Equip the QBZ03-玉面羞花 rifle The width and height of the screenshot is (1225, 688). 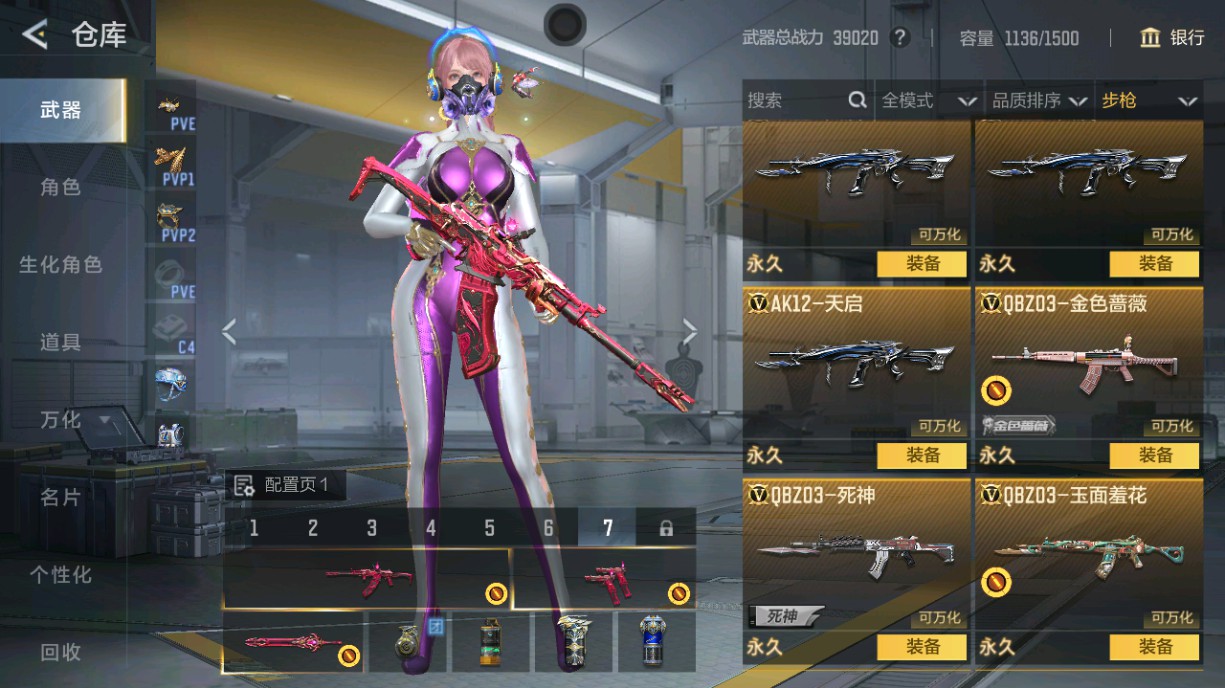(x=1154, y=647)
